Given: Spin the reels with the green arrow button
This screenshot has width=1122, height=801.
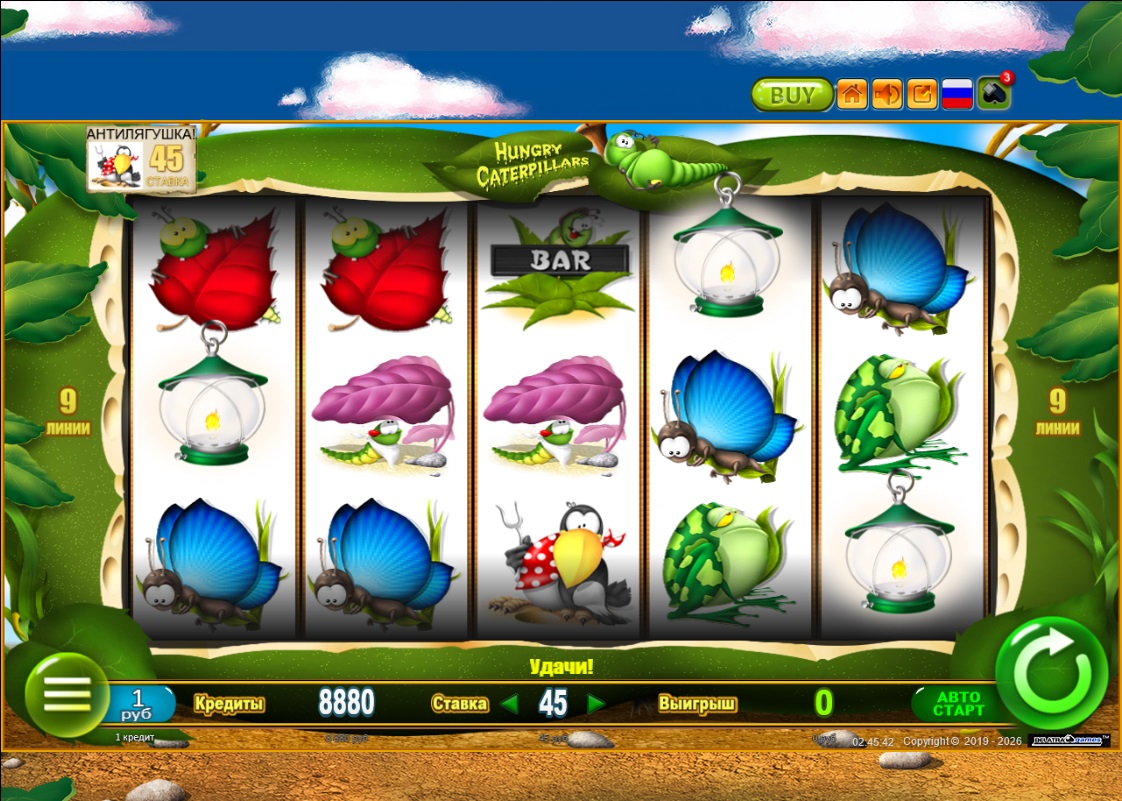Looking at the screenshot, I should [1051, 672].
